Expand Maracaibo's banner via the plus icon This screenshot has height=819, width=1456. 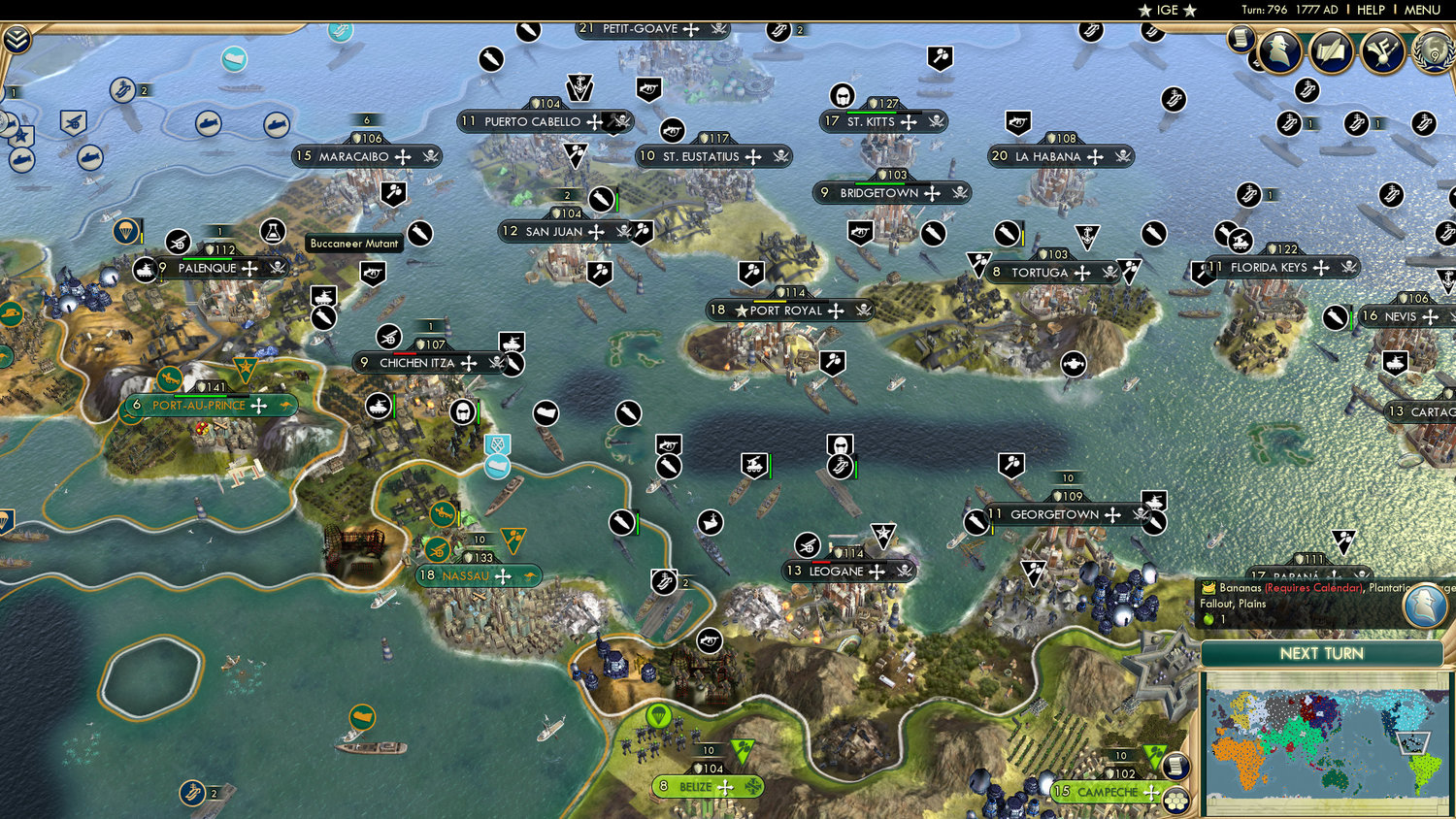[x=402, y=156]
